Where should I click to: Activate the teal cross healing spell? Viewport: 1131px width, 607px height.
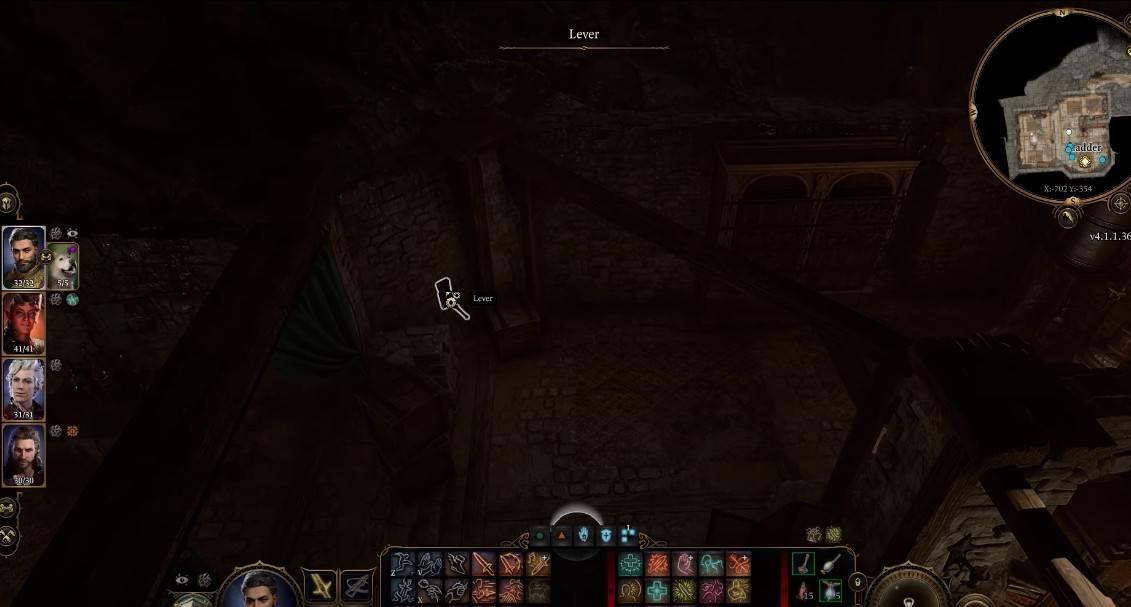(657, 589)
